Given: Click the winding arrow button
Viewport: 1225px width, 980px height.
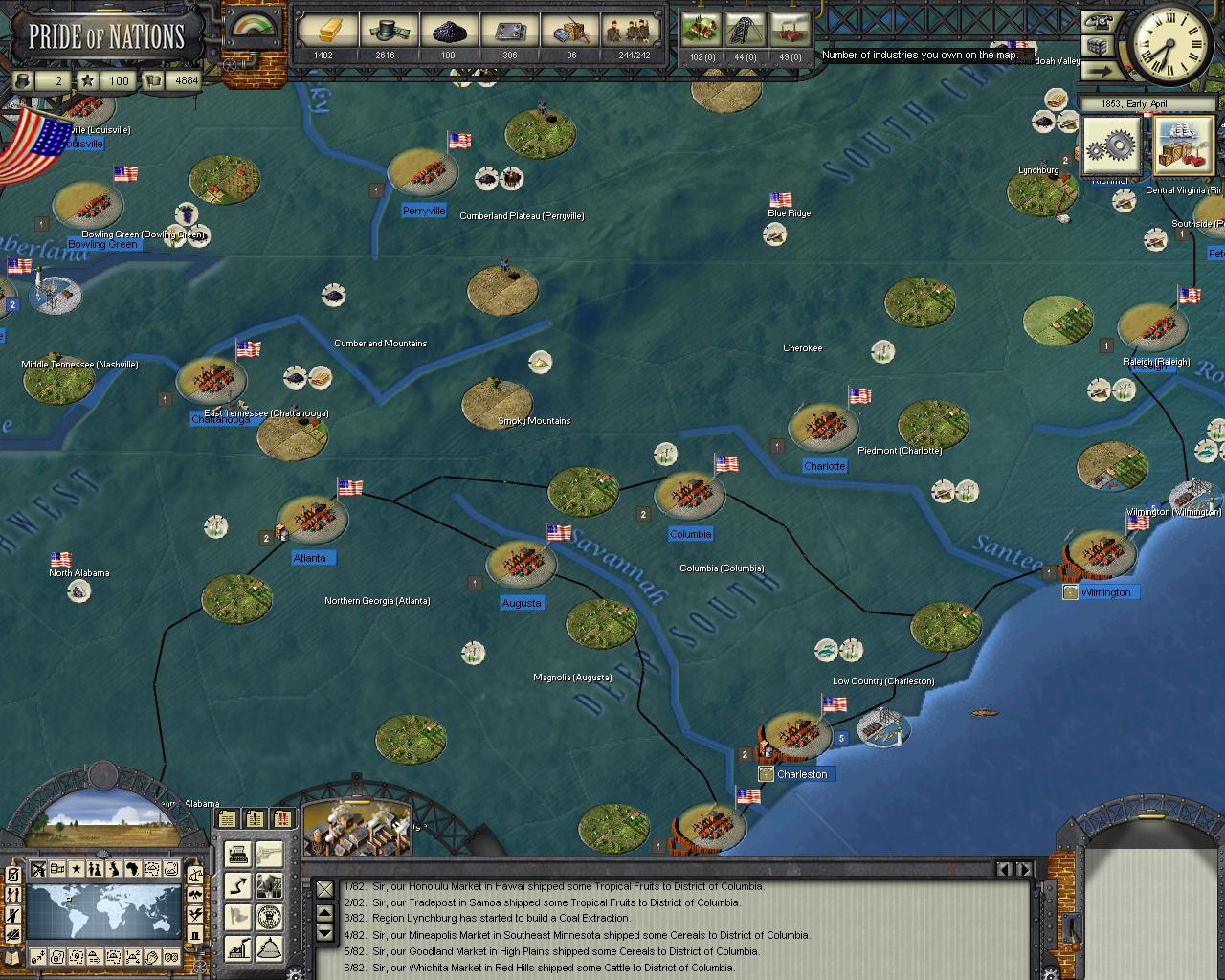Looking at the screenshot, I should (x=238, y=886).
